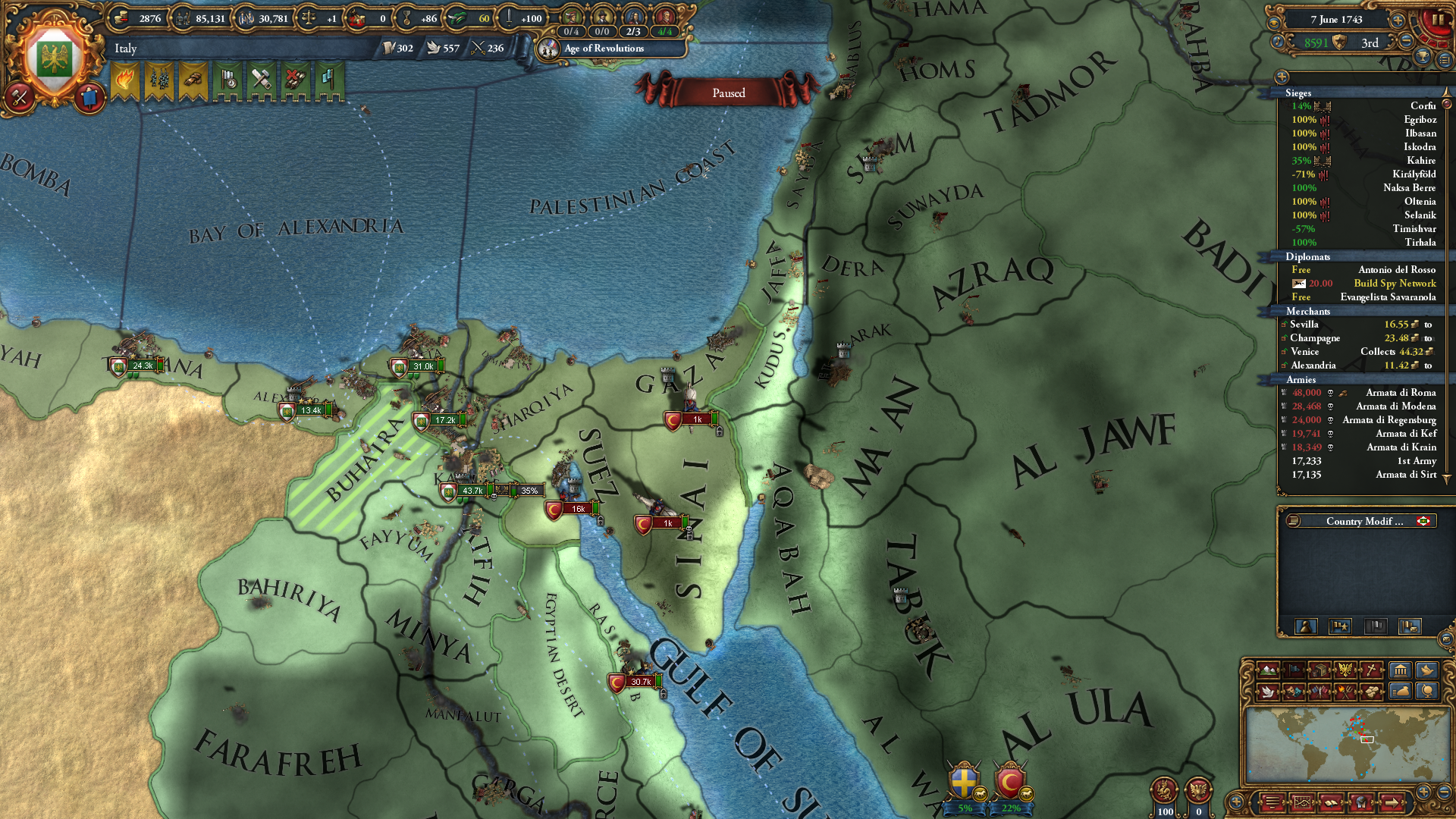
Task: Open the terrain mapmode
Action: click(1268, 670)
